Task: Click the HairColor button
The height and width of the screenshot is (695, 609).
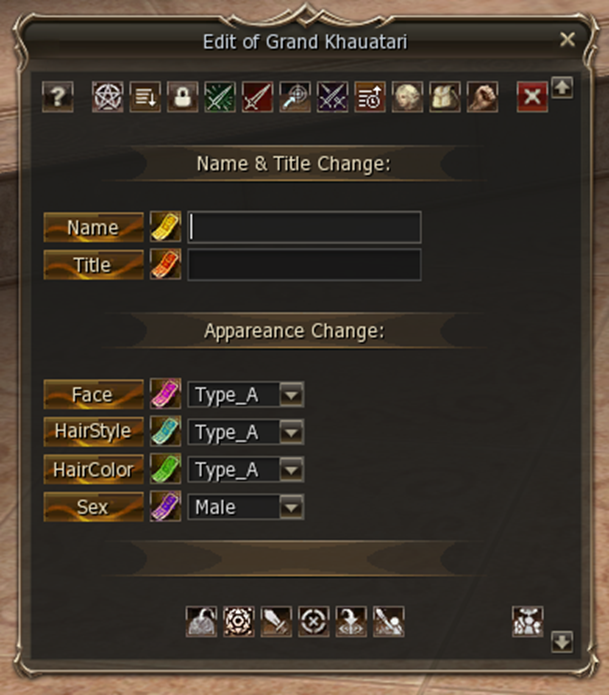Action: (93, 469)
